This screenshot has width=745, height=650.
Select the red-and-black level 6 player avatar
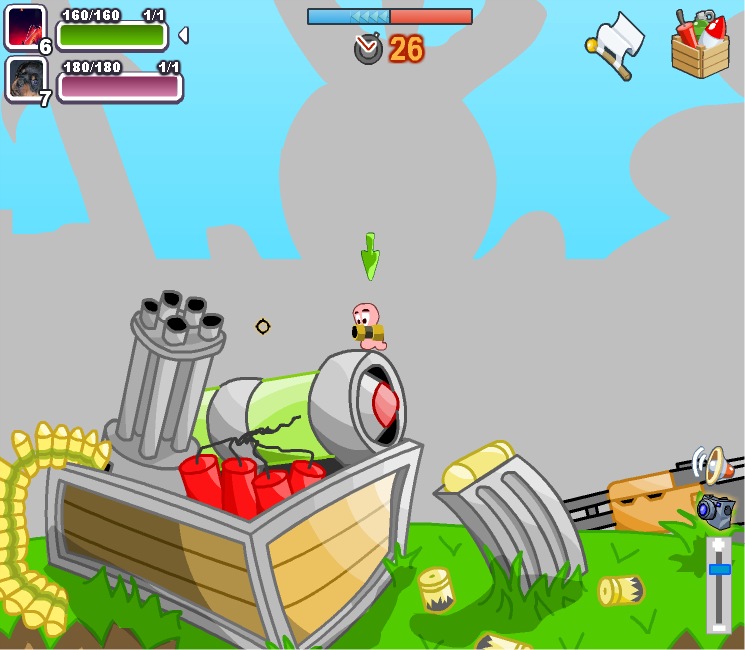[25, 27]
